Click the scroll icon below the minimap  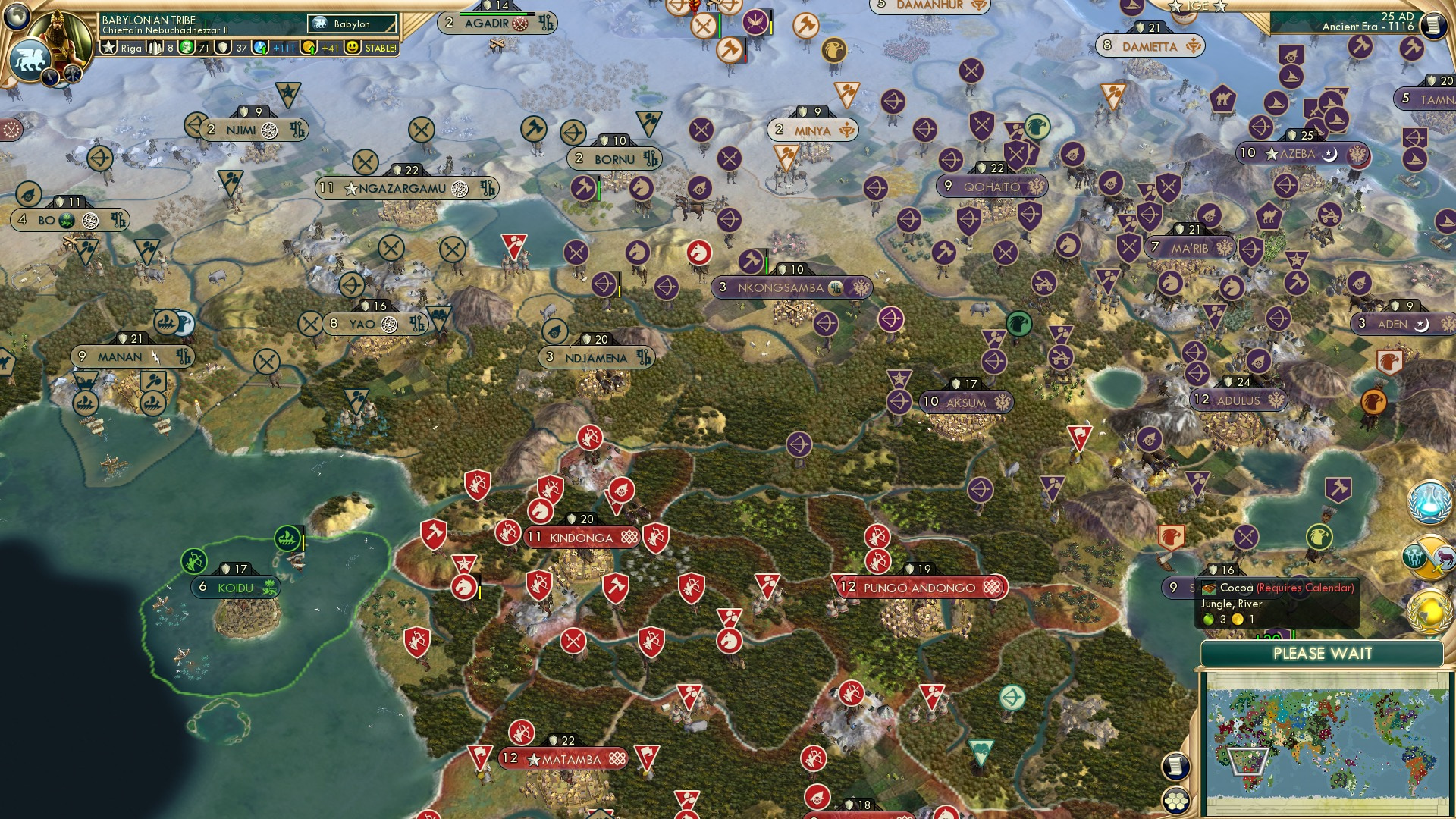point(1175,764)
